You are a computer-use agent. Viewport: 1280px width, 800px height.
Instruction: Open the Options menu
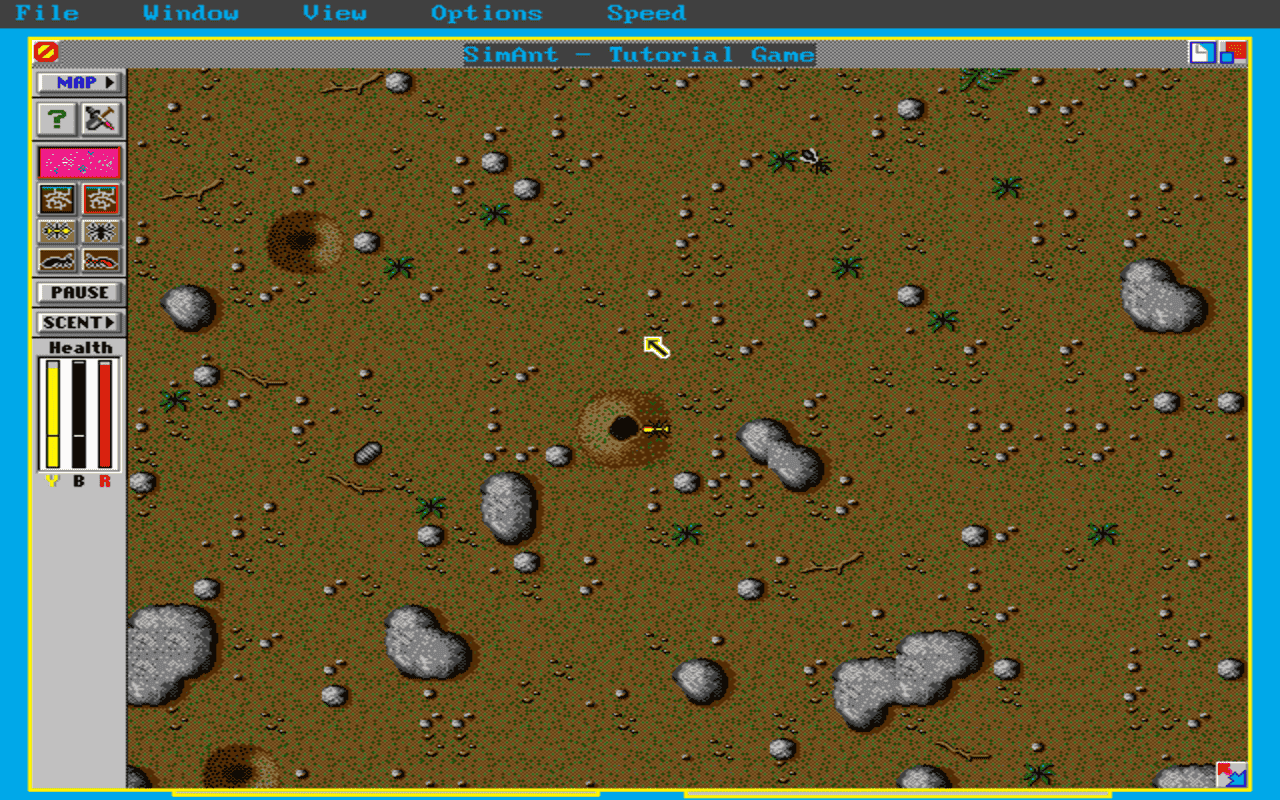(x=487, y=13)
